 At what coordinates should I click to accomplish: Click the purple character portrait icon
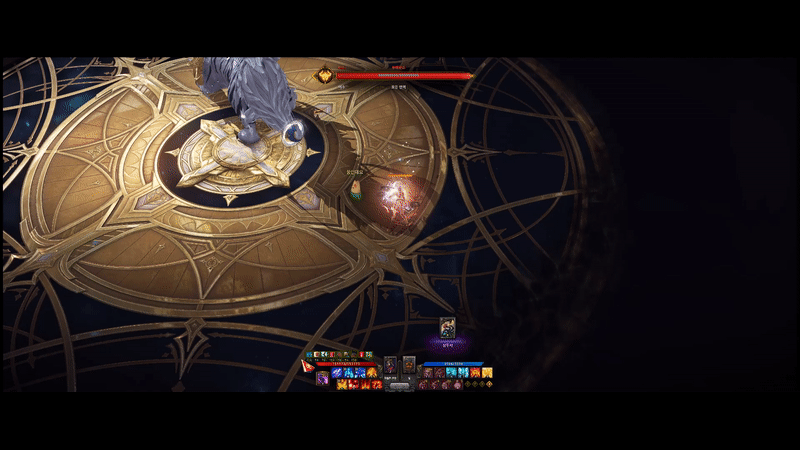click(322, 377)
